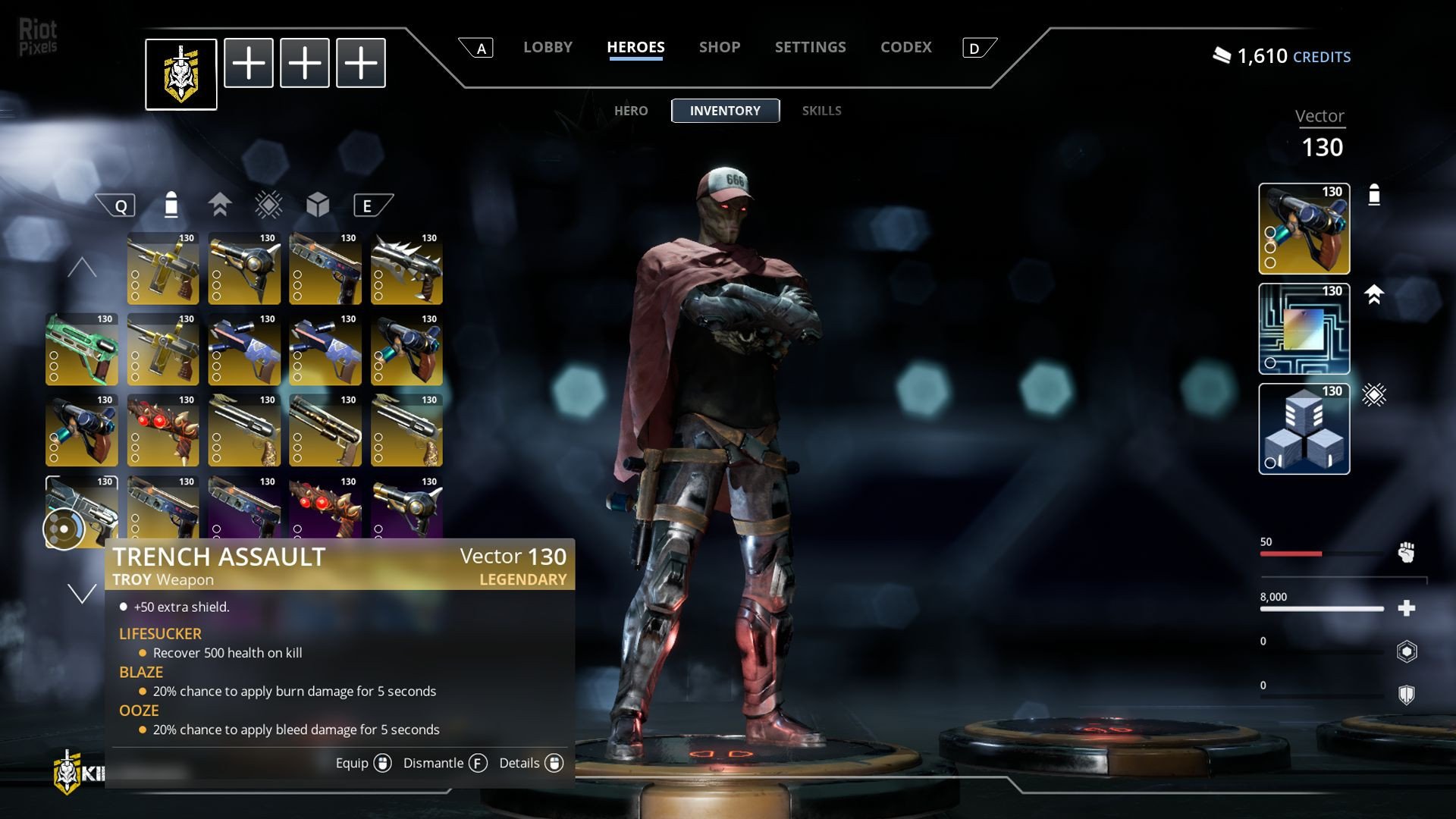Open the equipped circuit-board mod slot
Screen dimensions: 1456x819
point(1304,328)
